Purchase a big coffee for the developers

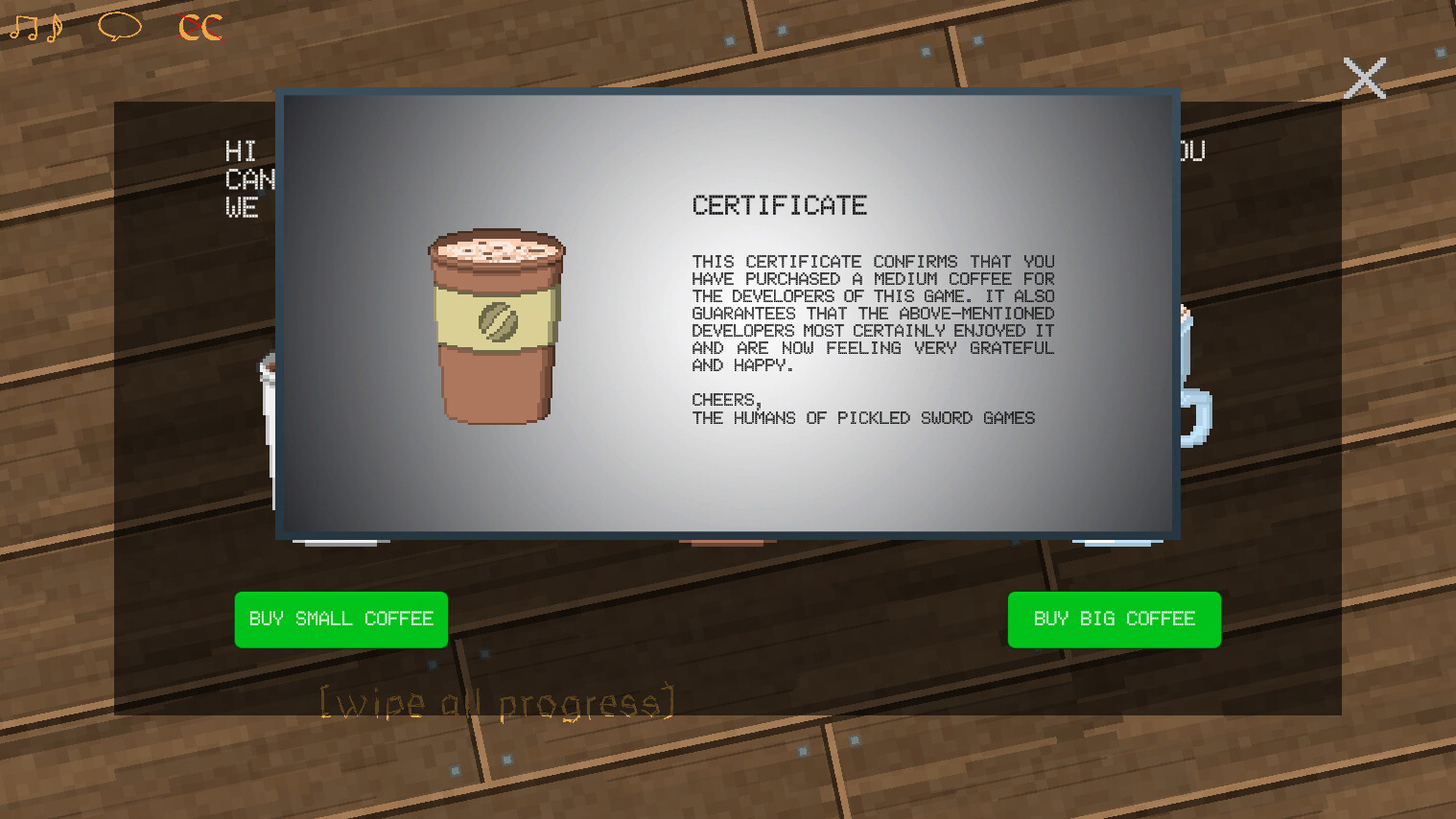(x=1114, y=619)
